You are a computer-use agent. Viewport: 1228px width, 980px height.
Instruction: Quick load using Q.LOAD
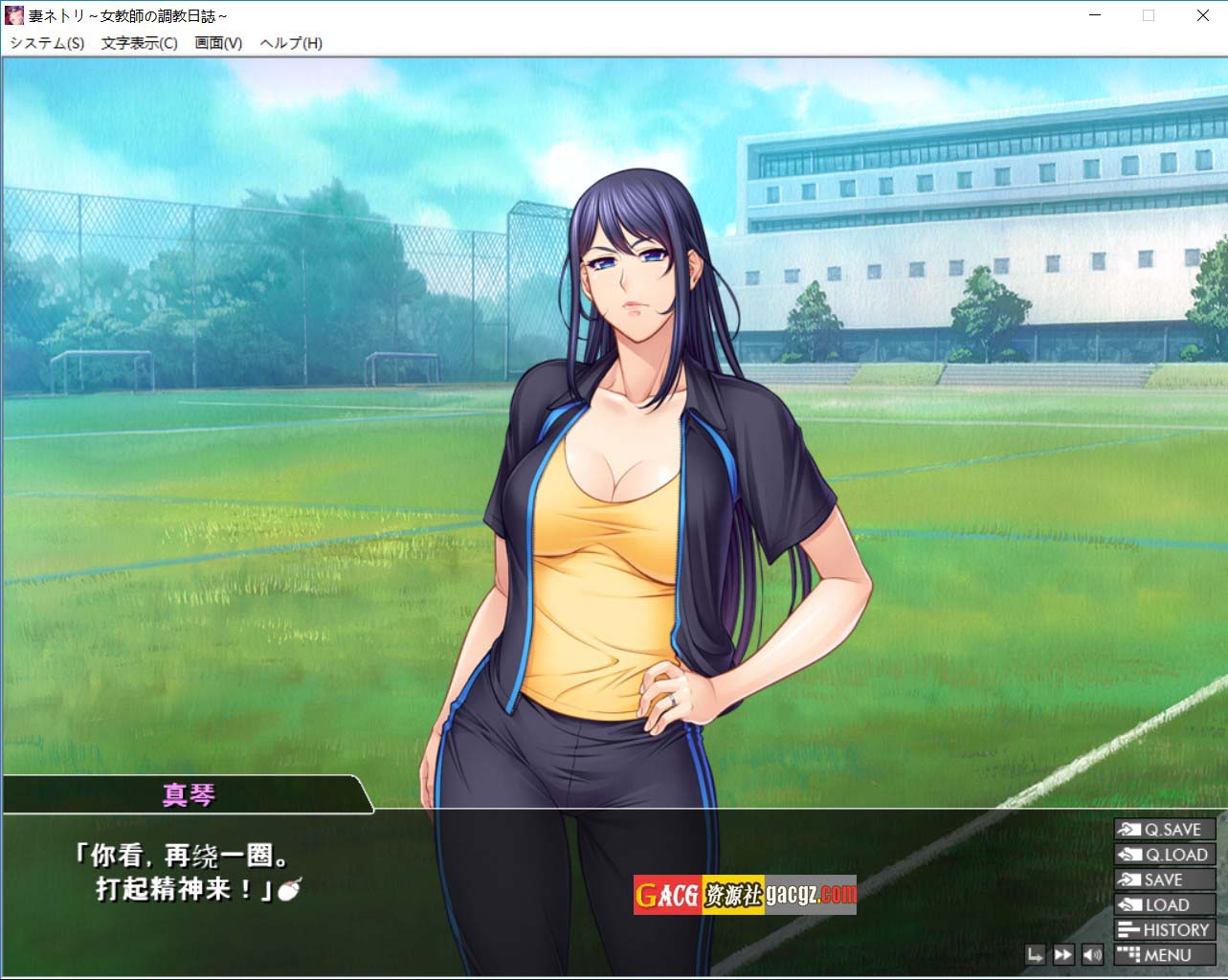(1164, 855)
